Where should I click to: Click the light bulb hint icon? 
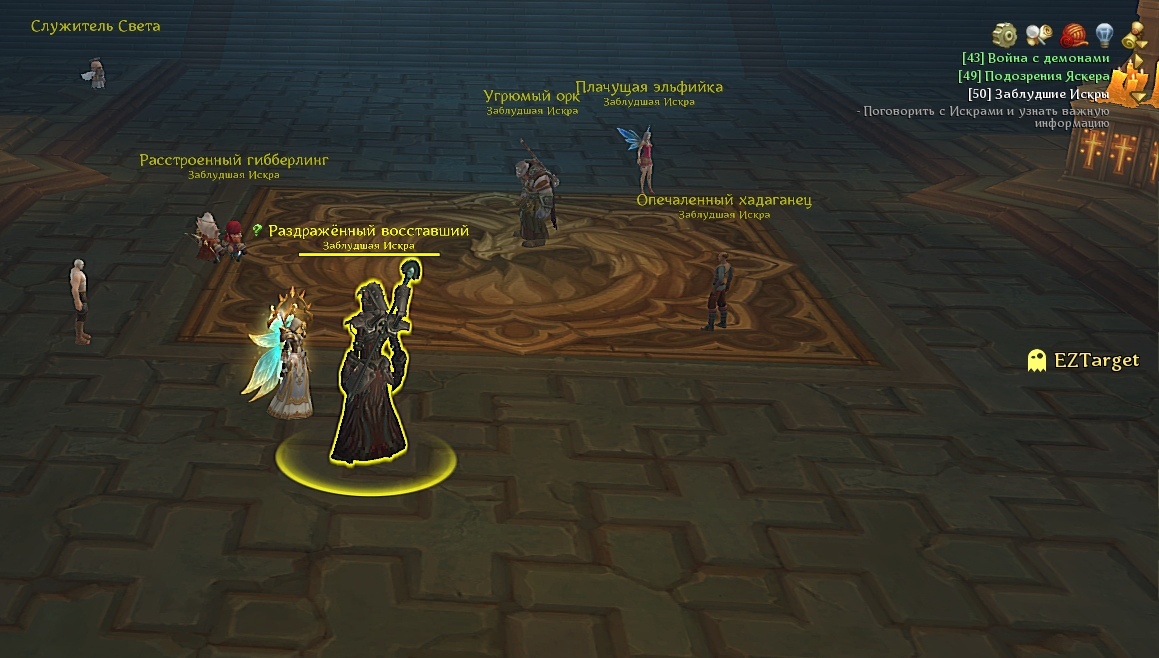point(1104,35)
